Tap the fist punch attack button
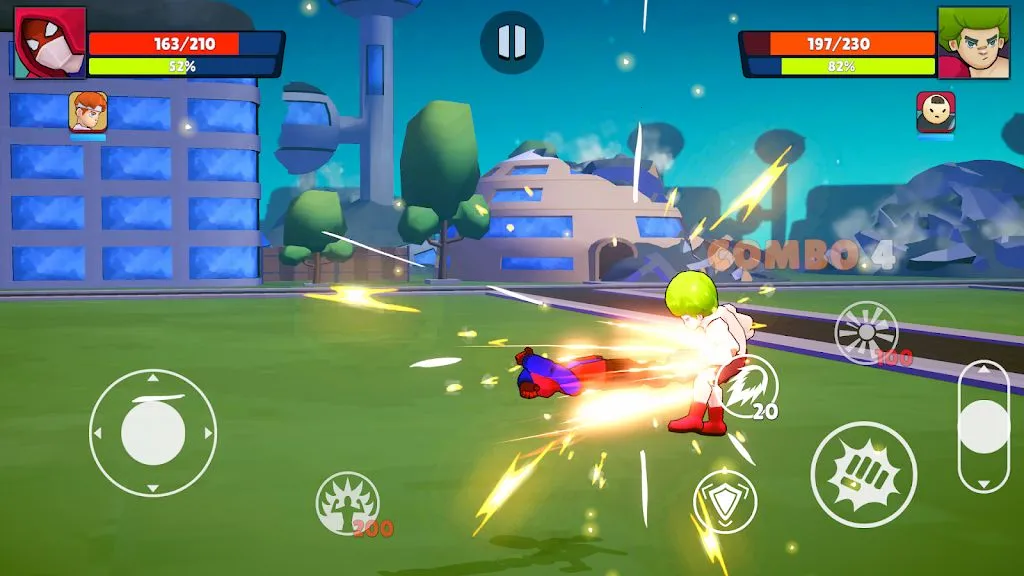Viewport: 1024px width, 576px height. pos(863,474)
